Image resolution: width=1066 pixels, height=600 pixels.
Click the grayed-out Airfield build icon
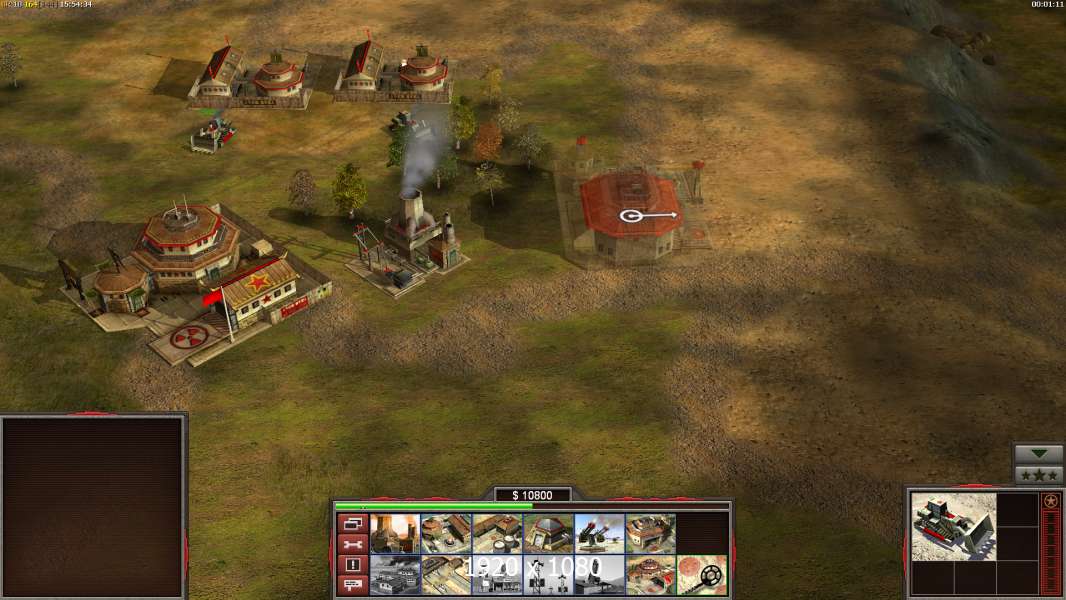pyautogui.click(x=395, y=575)
